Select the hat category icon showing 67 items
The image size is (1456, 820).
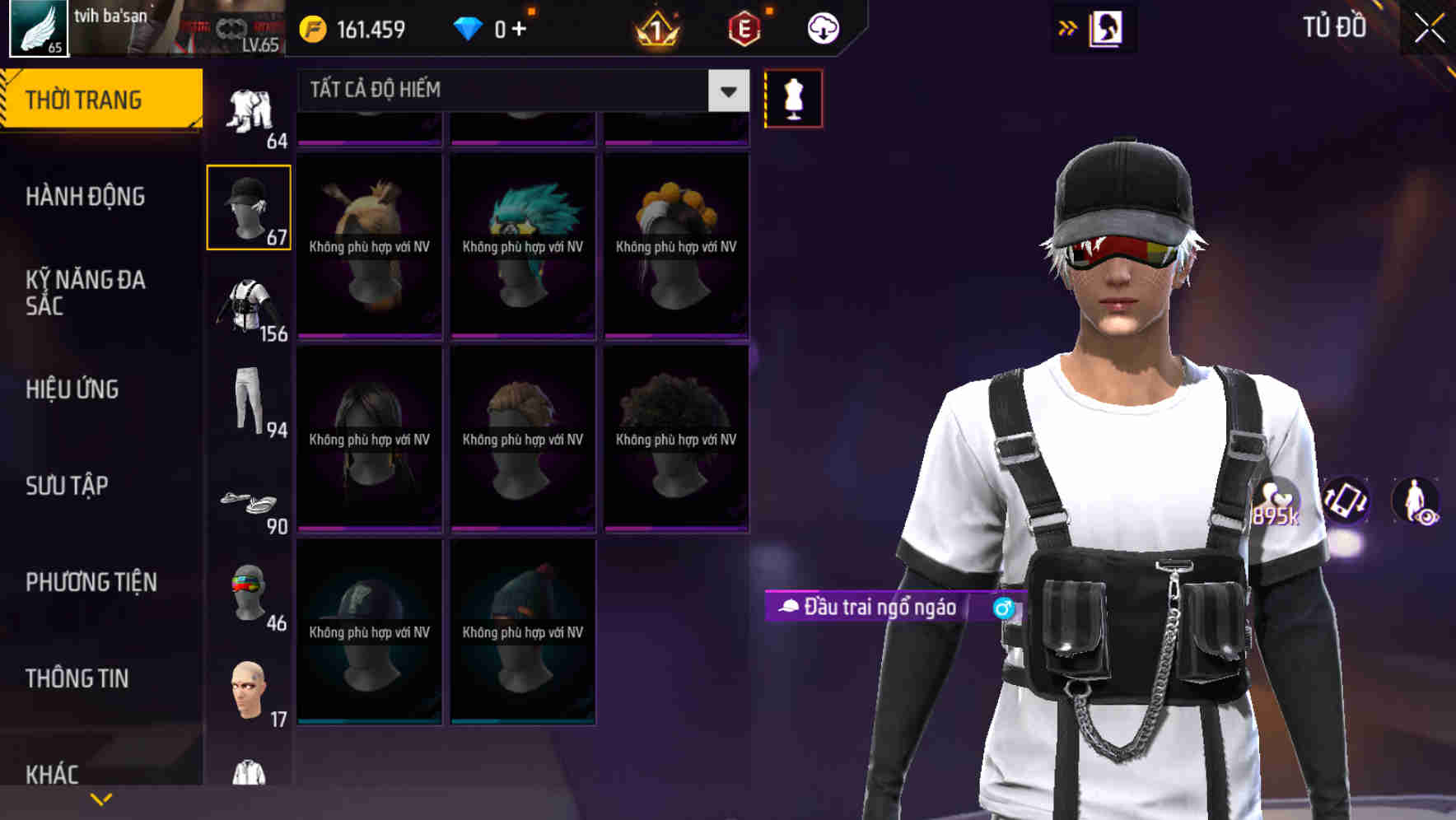click(x=250, y=206)
